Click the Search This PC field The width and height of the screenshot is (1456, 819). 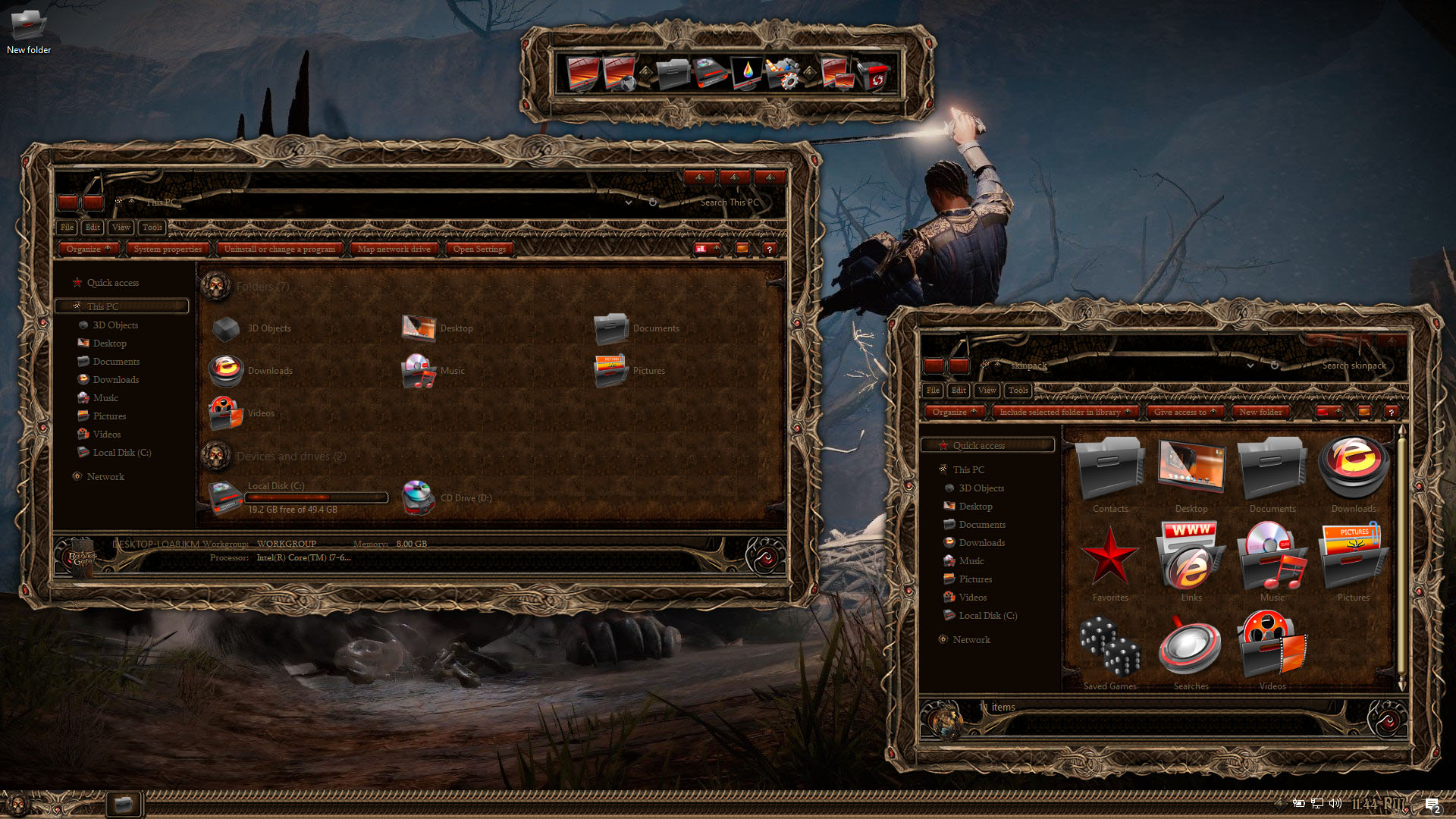tap(729, 202)
